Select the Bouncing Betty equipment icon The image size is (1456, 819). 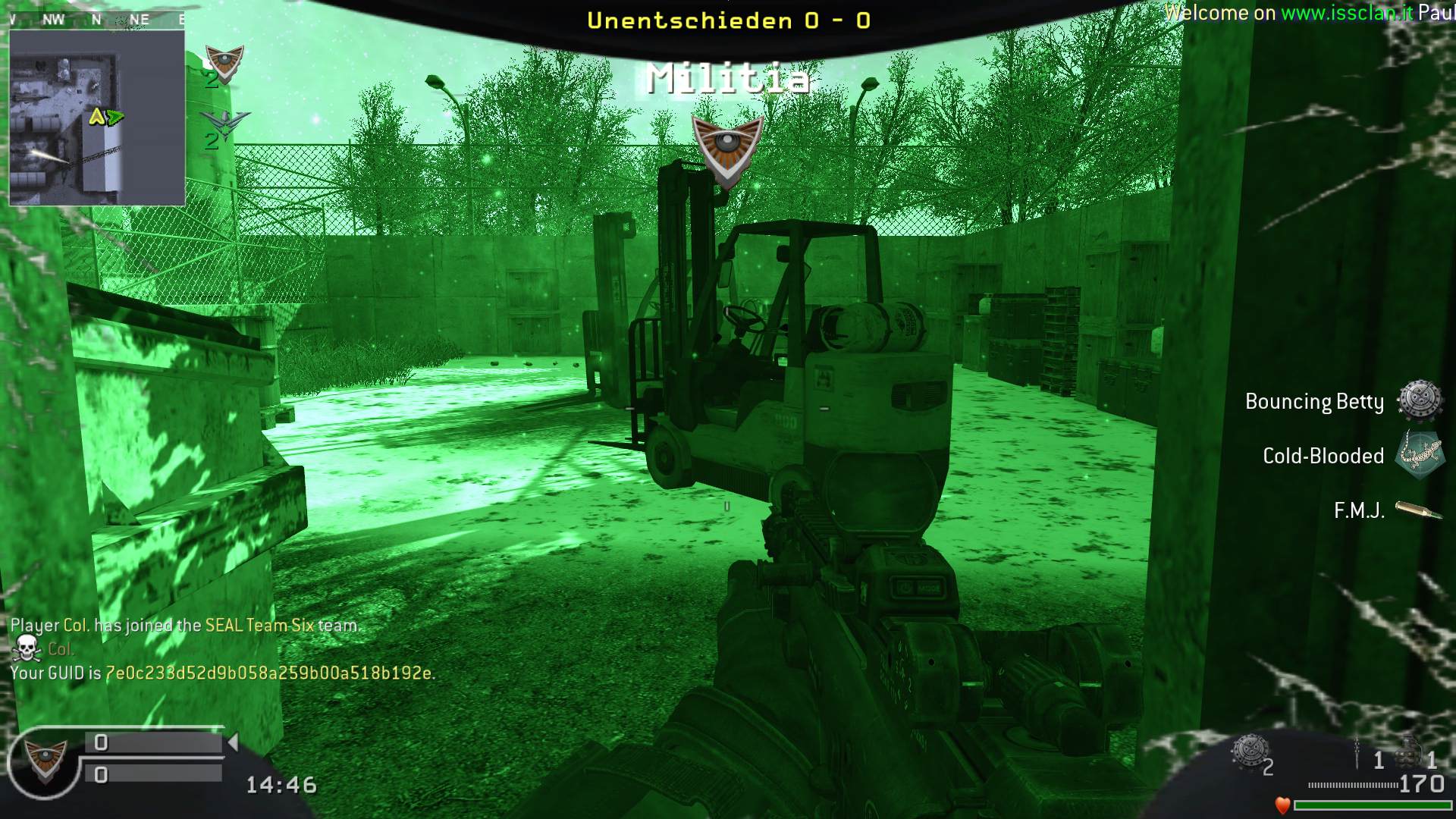[1419, 400]
